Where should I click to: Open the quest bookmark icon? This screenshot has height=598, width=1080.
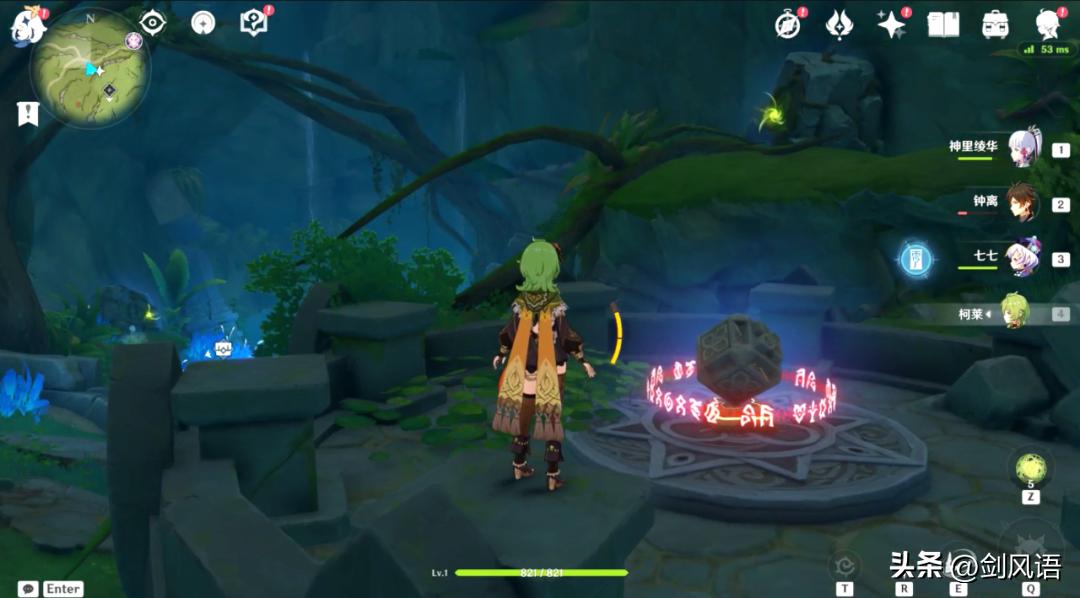(x=27, y=113)
